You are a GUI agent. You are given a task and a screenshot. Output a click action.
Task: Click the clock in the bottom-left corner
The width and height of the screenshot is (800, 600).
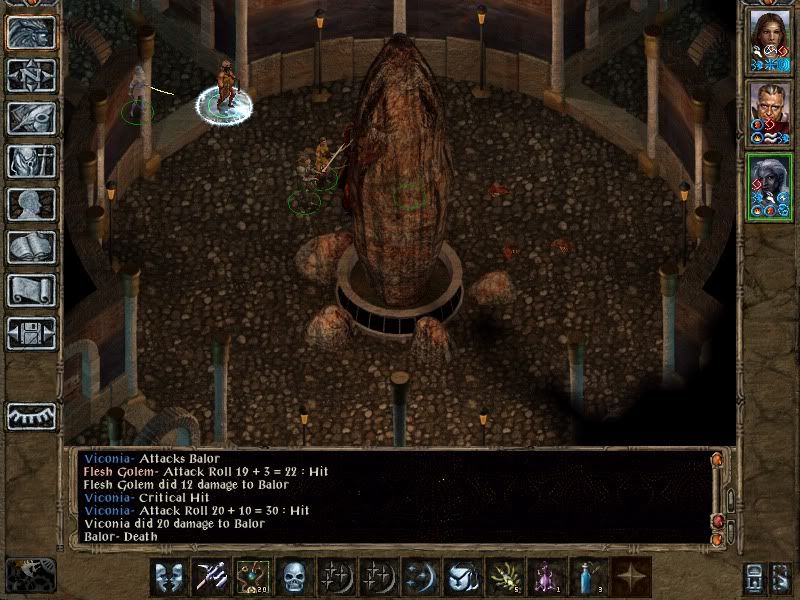[30, 575]
